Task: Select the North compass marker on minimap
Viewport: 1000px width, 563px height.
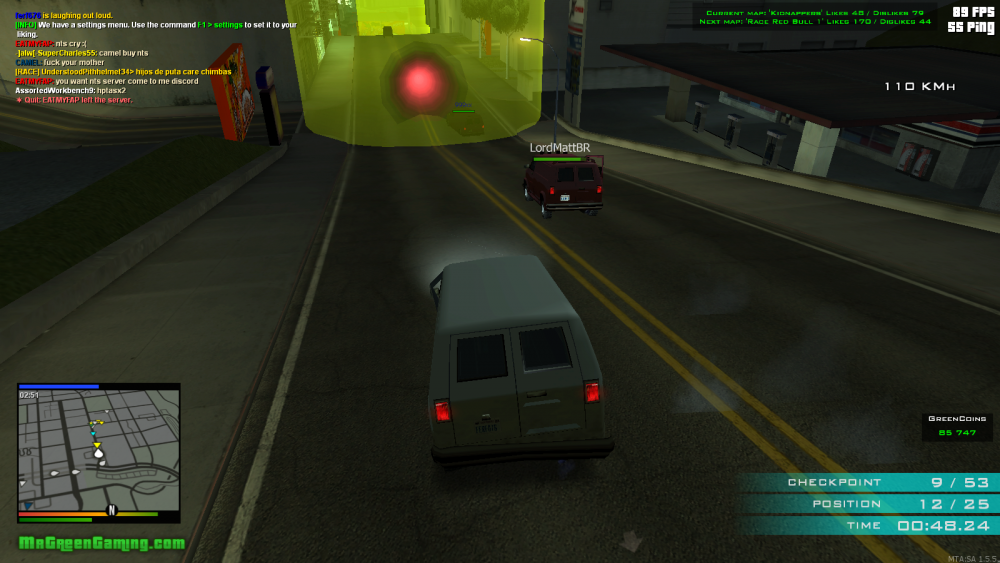Action: [112, 510]
